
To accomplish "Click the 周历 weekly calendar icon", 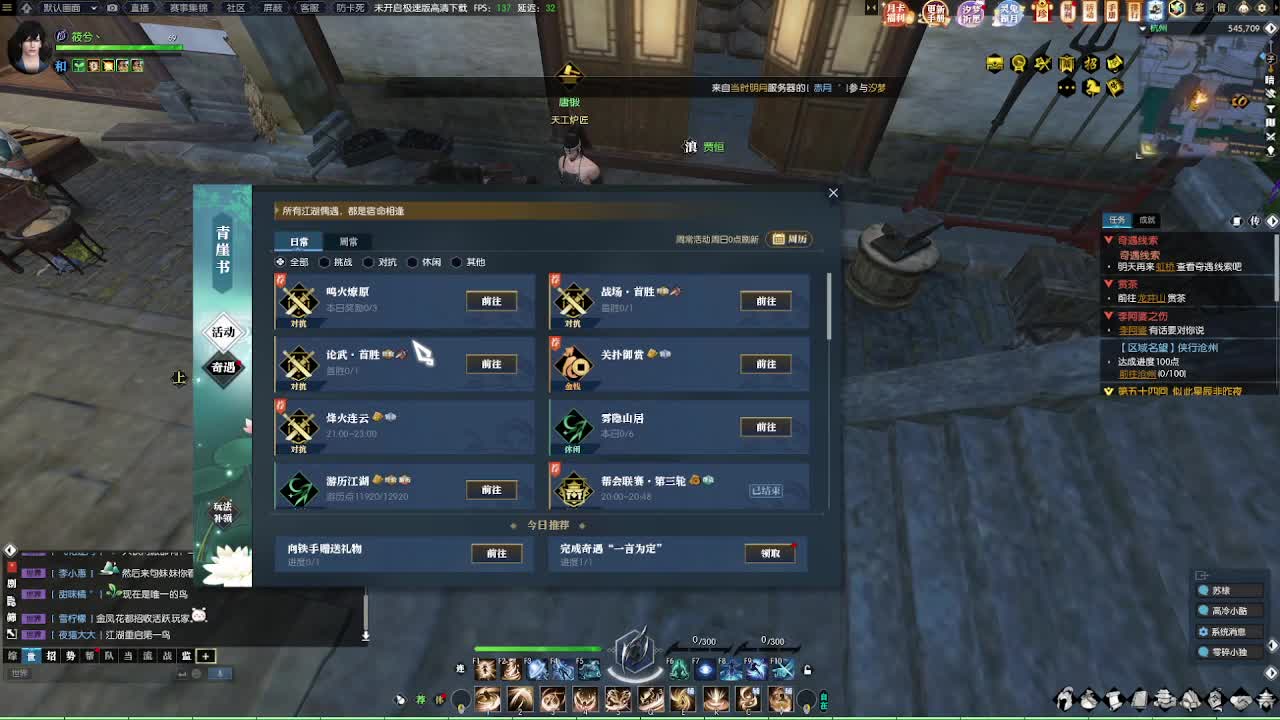I will pos(789,240).
